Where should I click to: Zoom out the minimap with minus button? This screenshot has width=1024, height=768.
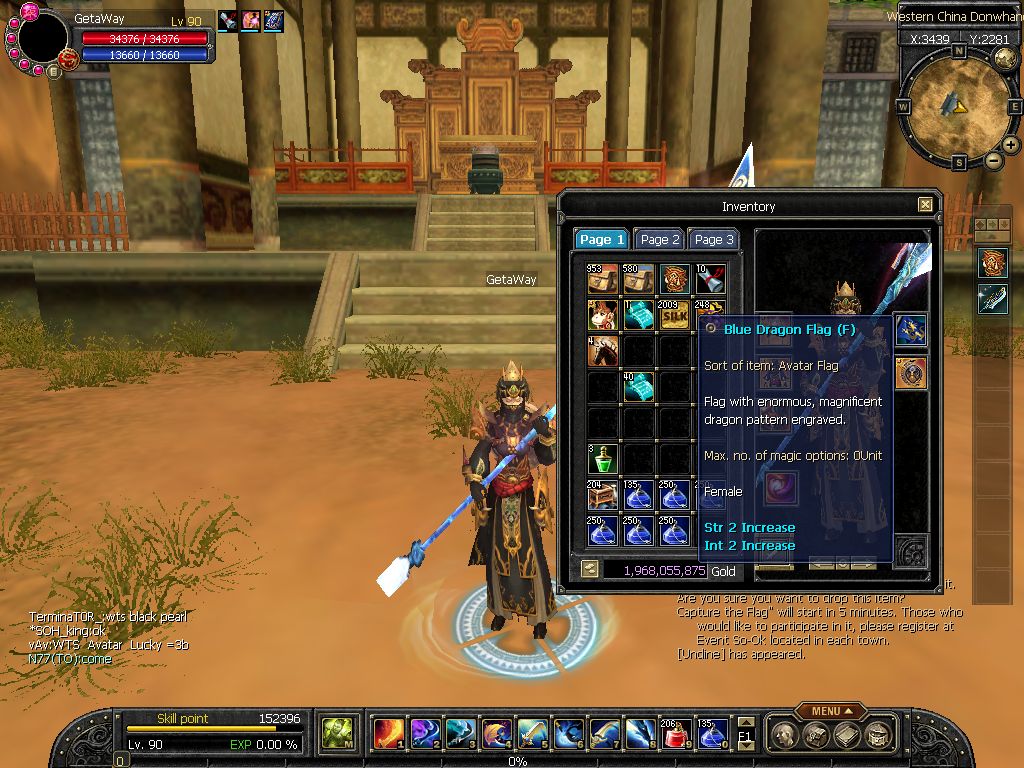(x=994, y=160)
